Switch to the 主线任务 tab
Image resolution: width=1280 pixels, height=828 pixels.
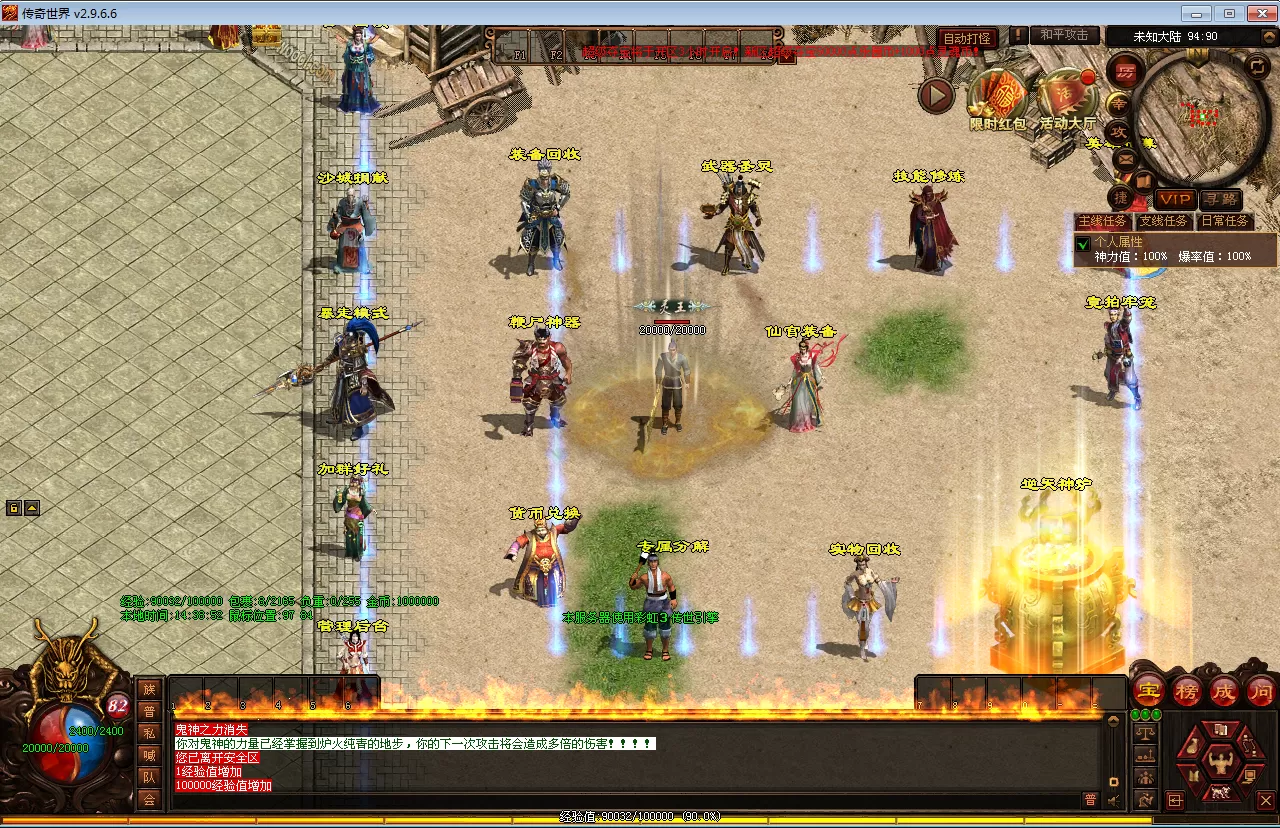[x=1103, y=221]
